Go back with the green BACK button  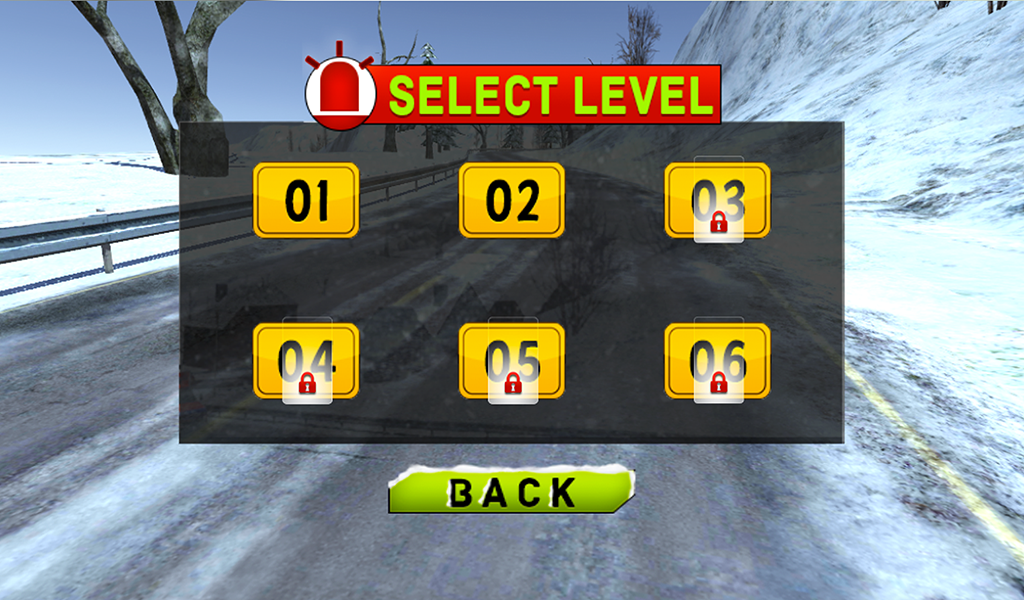[x=511, y=490]
